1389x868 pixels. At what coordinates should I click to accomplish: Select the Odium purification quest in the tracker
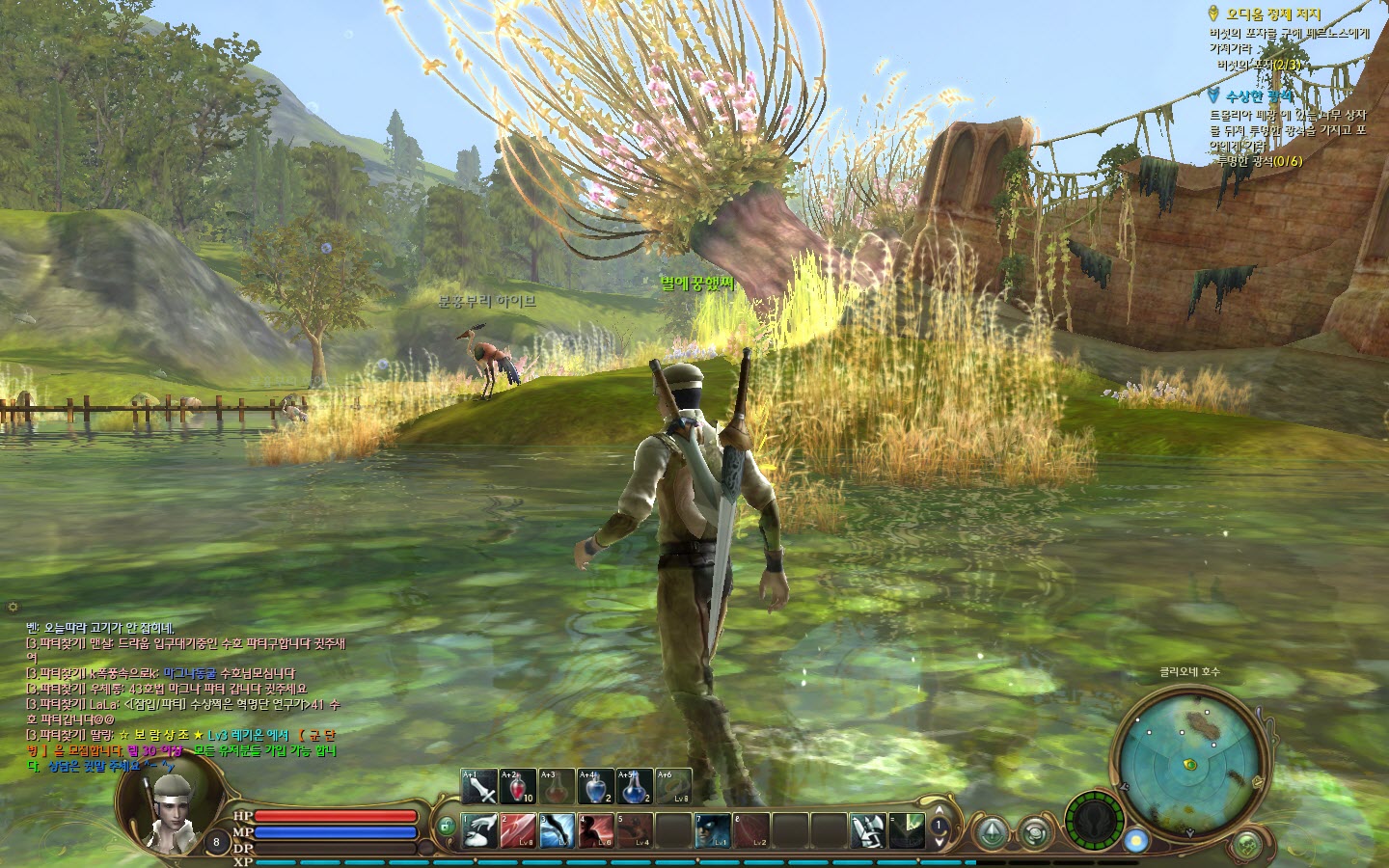(x=1273, y=14)
